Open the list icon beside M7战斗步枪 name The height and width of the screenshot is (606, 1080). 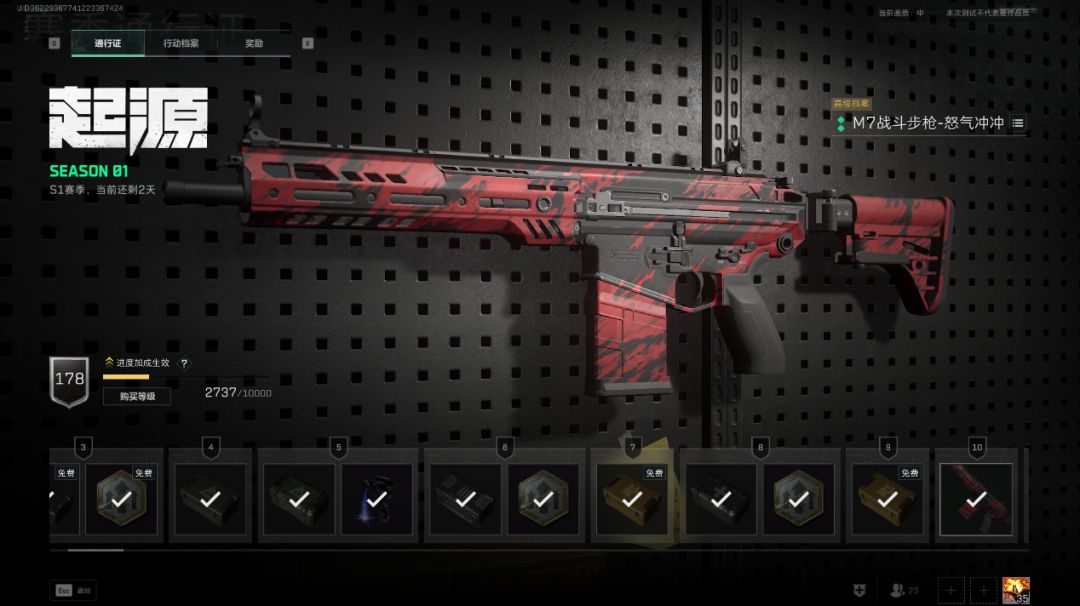click(1018, 123)
